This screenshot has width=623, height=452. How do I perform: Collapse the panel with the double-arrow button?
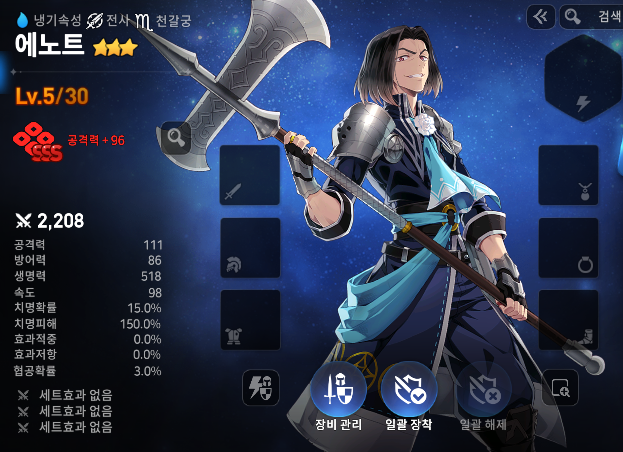(541, 16)
